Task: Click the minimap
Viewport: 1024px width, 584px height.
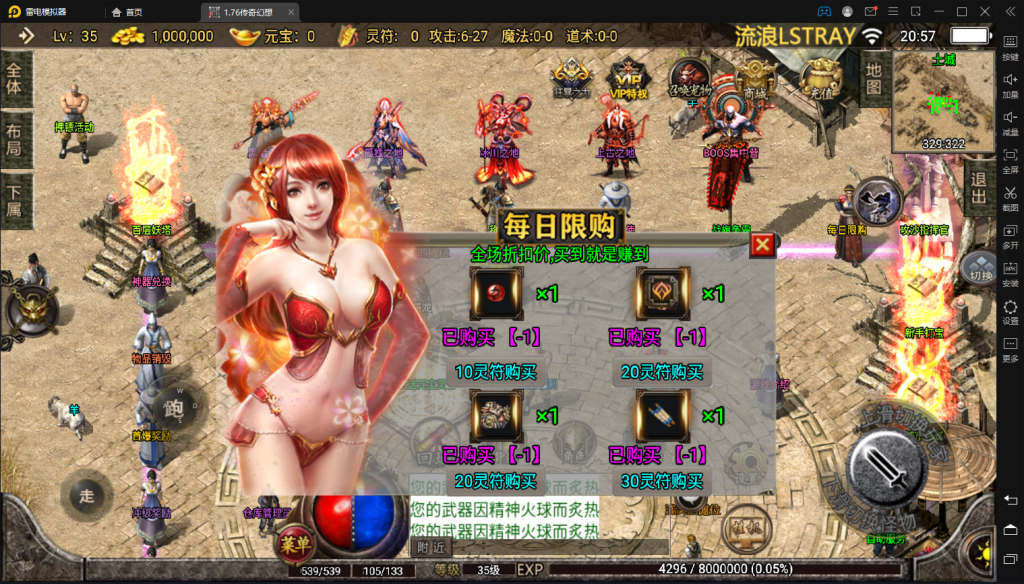Action: 942,100
